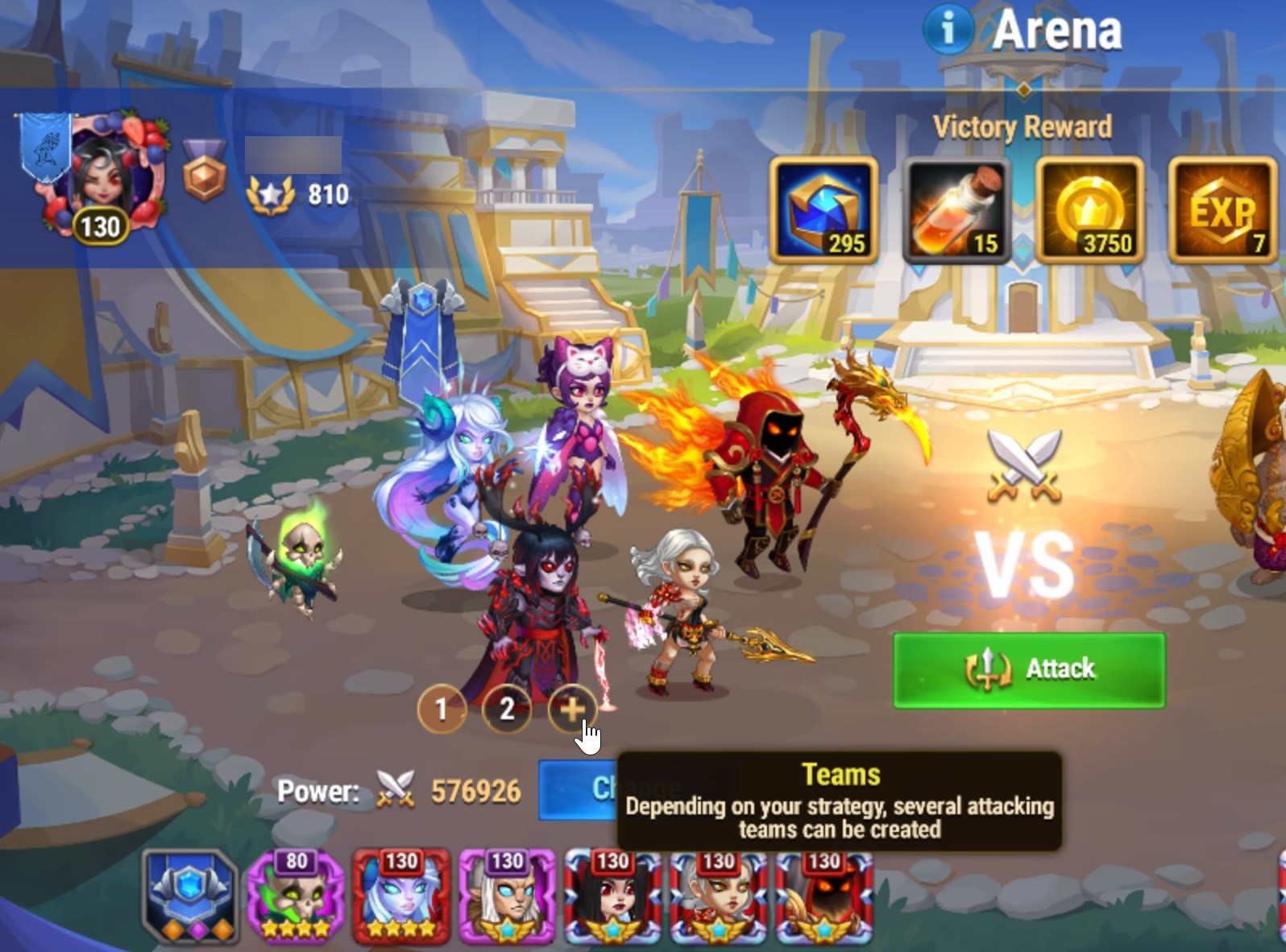Click the bronze medal rank icon
1286x952 pixels.
[204, 170]
